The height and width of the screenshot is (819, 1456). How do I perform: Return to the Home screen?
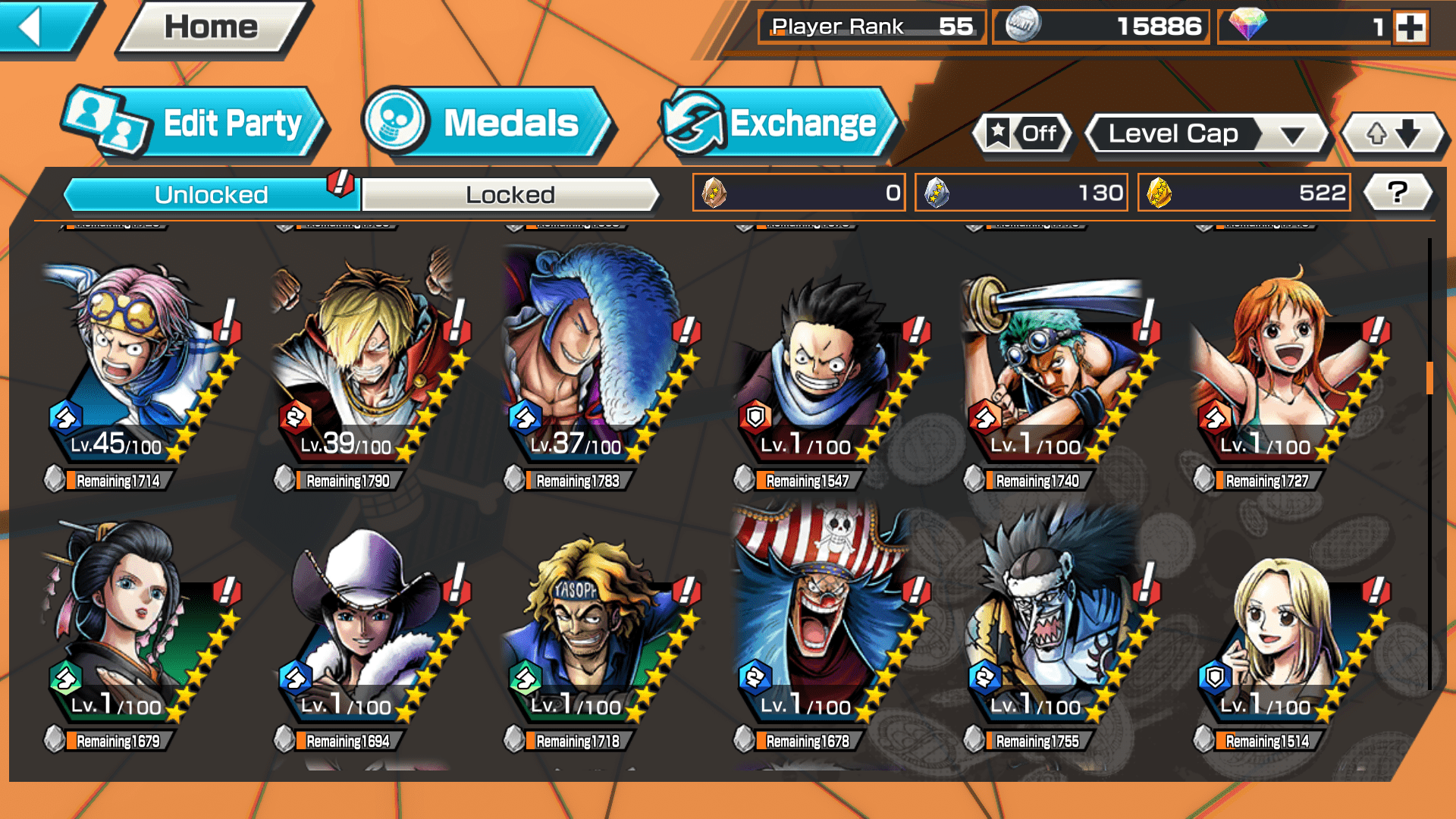click(212, 28)
